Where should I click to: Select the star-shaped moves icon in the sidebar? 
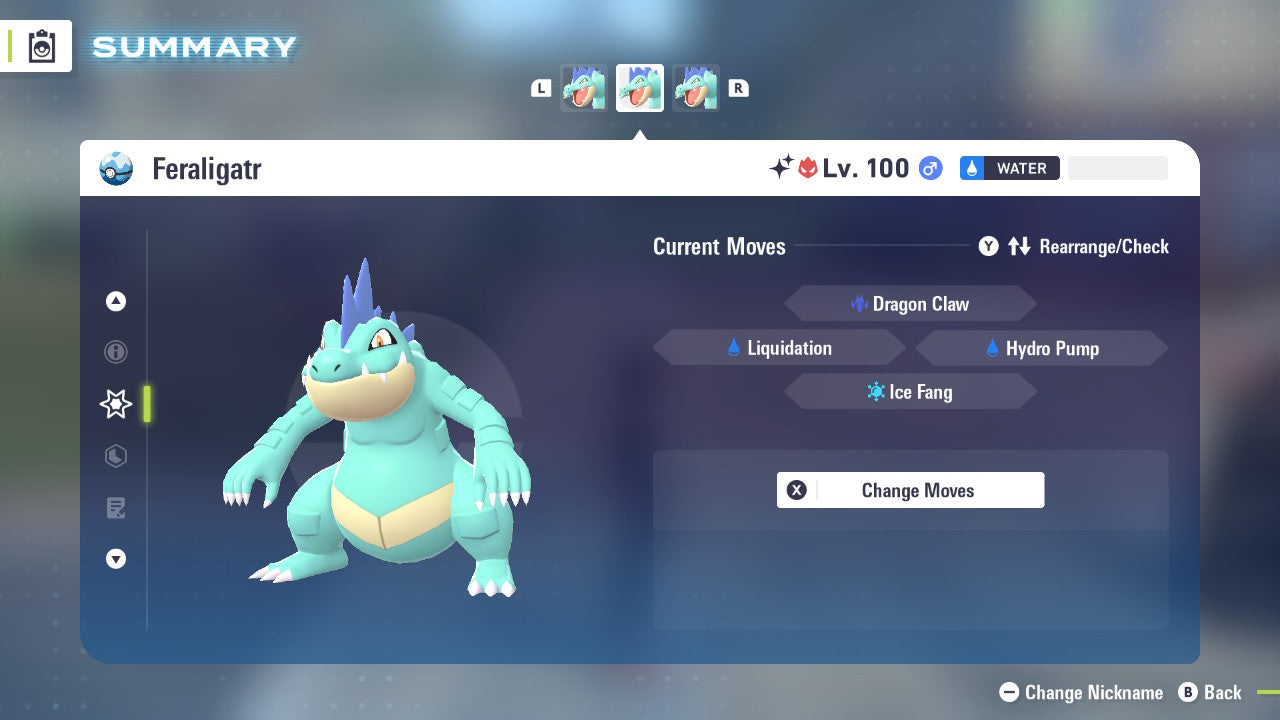(116, 404)
